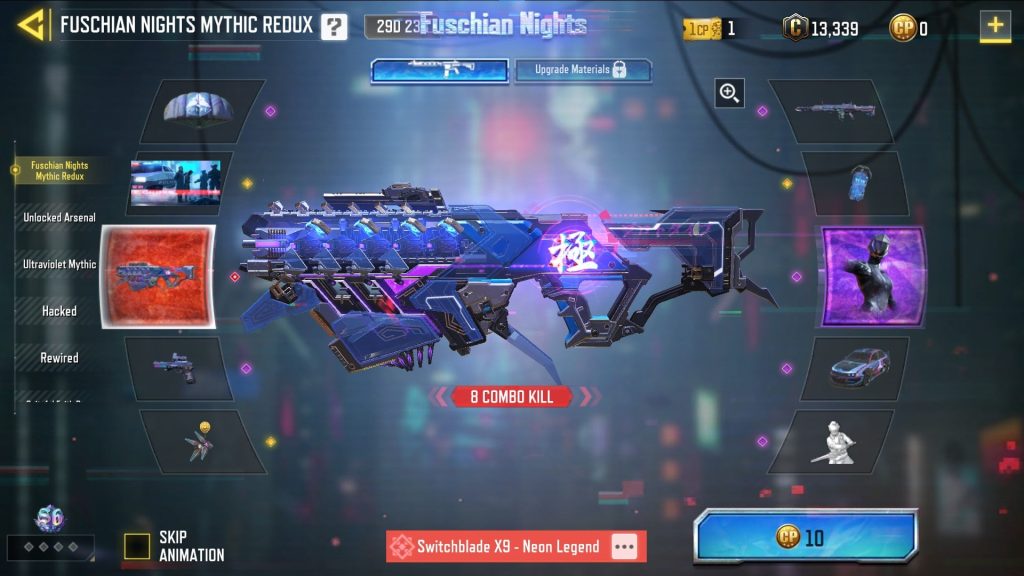Choose the Ultraviolet Mythic weapon tile
Screen dimensions: 1024x576
pyautogui.click(x=158, y=276)
